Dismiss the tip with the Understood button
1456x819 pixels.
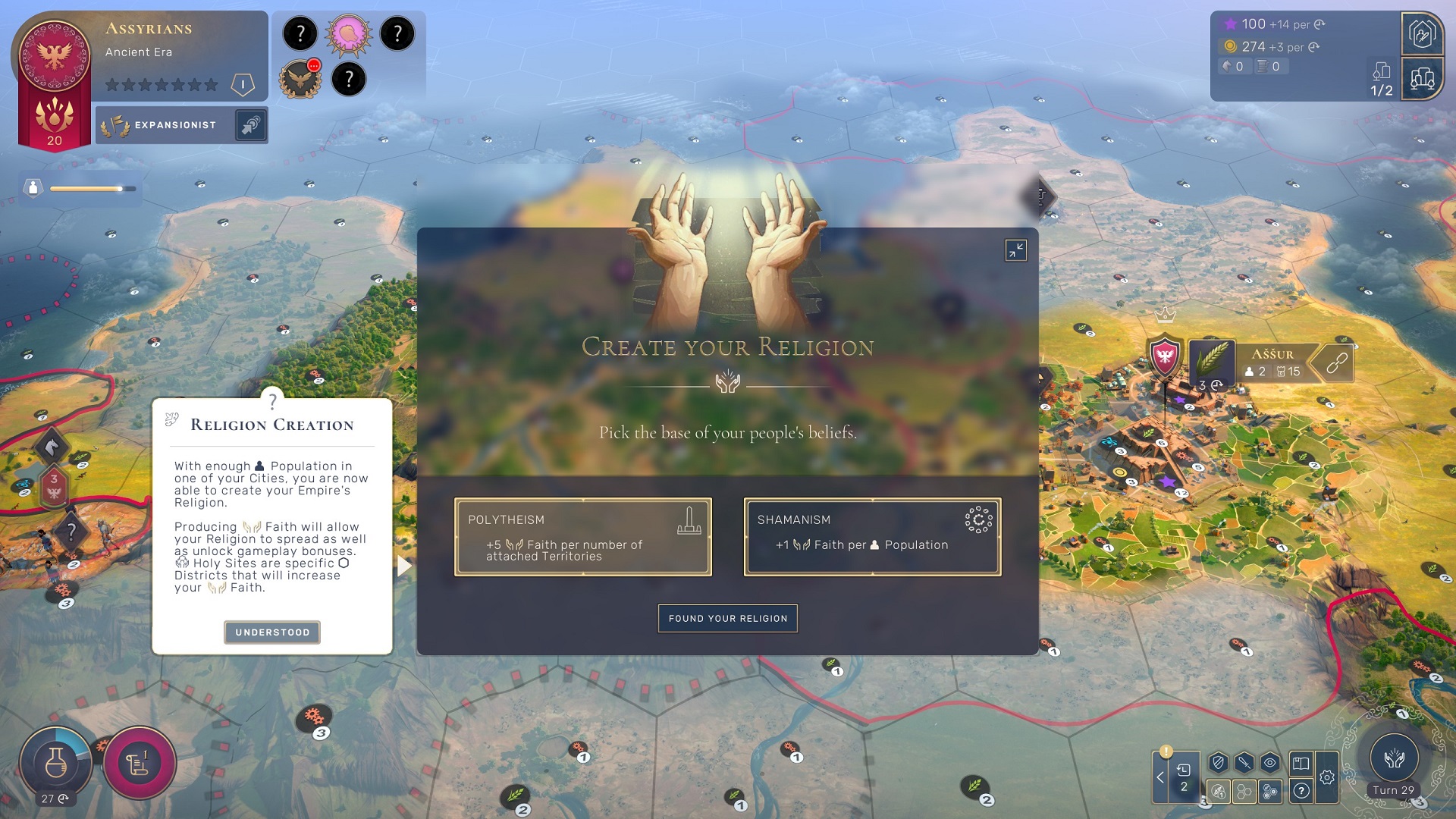(x=271, y=632)
